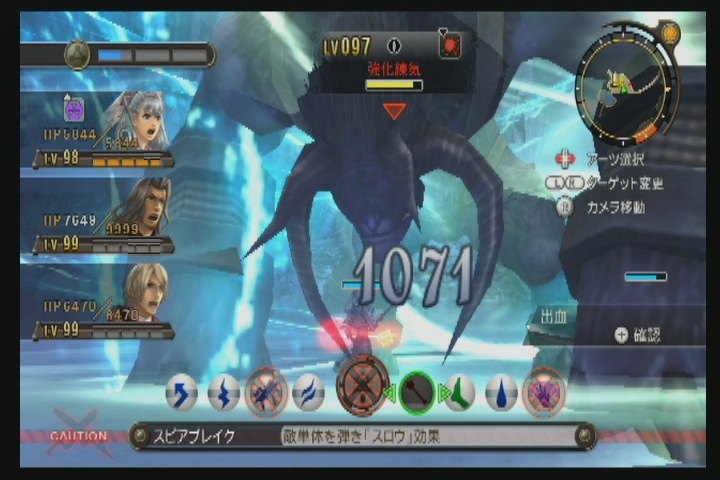Select the long brown-haired Lv 99 portrait
The width and height of the screenshot is (720, 480).
pos(142,206)
